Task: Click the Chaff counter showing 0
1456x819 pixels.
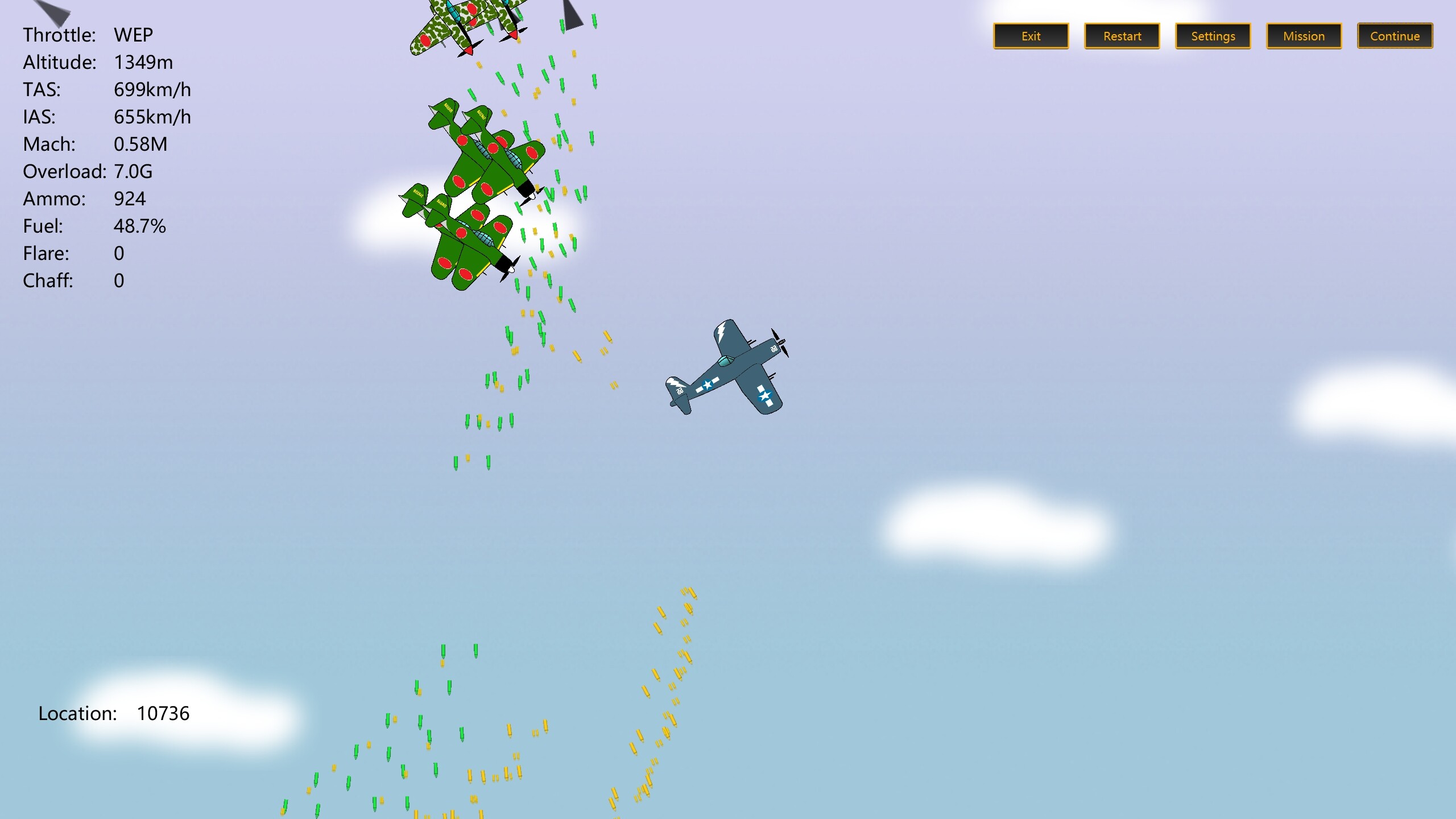Action: click(119, 280)
